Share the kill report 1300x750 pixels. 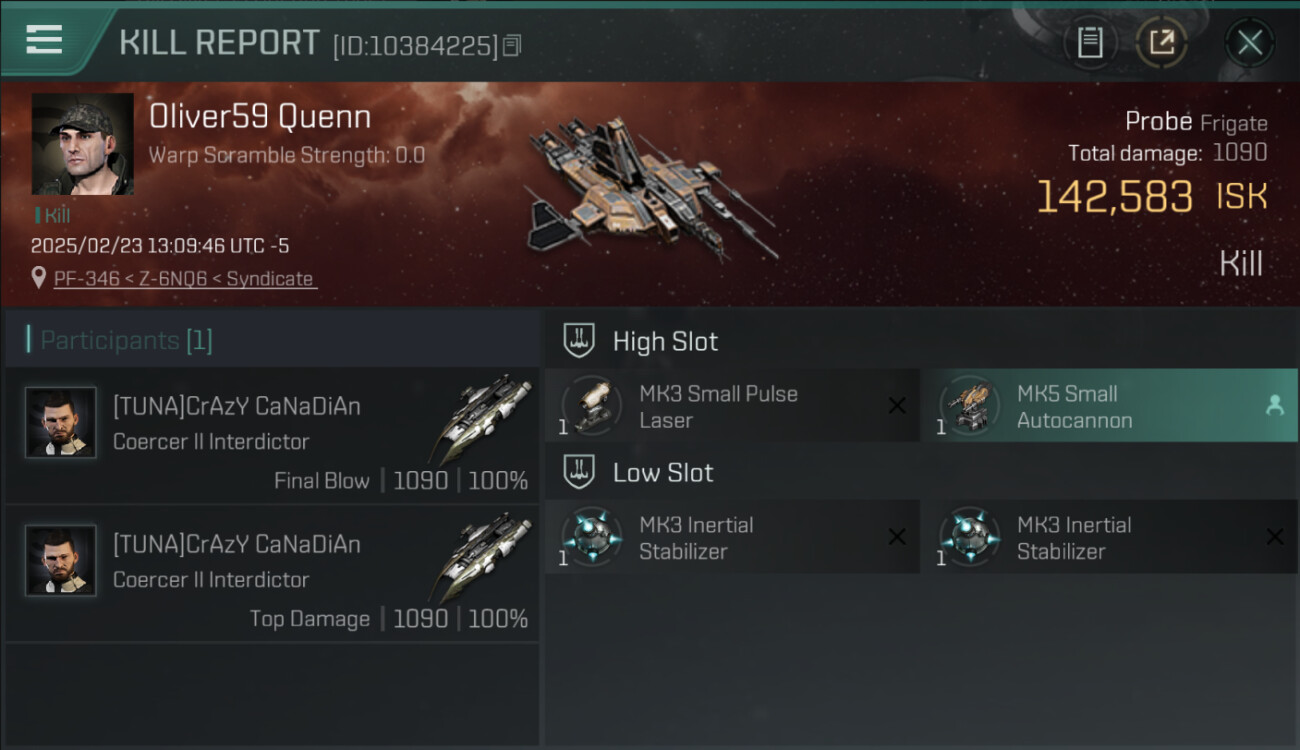pyautogui.click(x=1161, y=43)
